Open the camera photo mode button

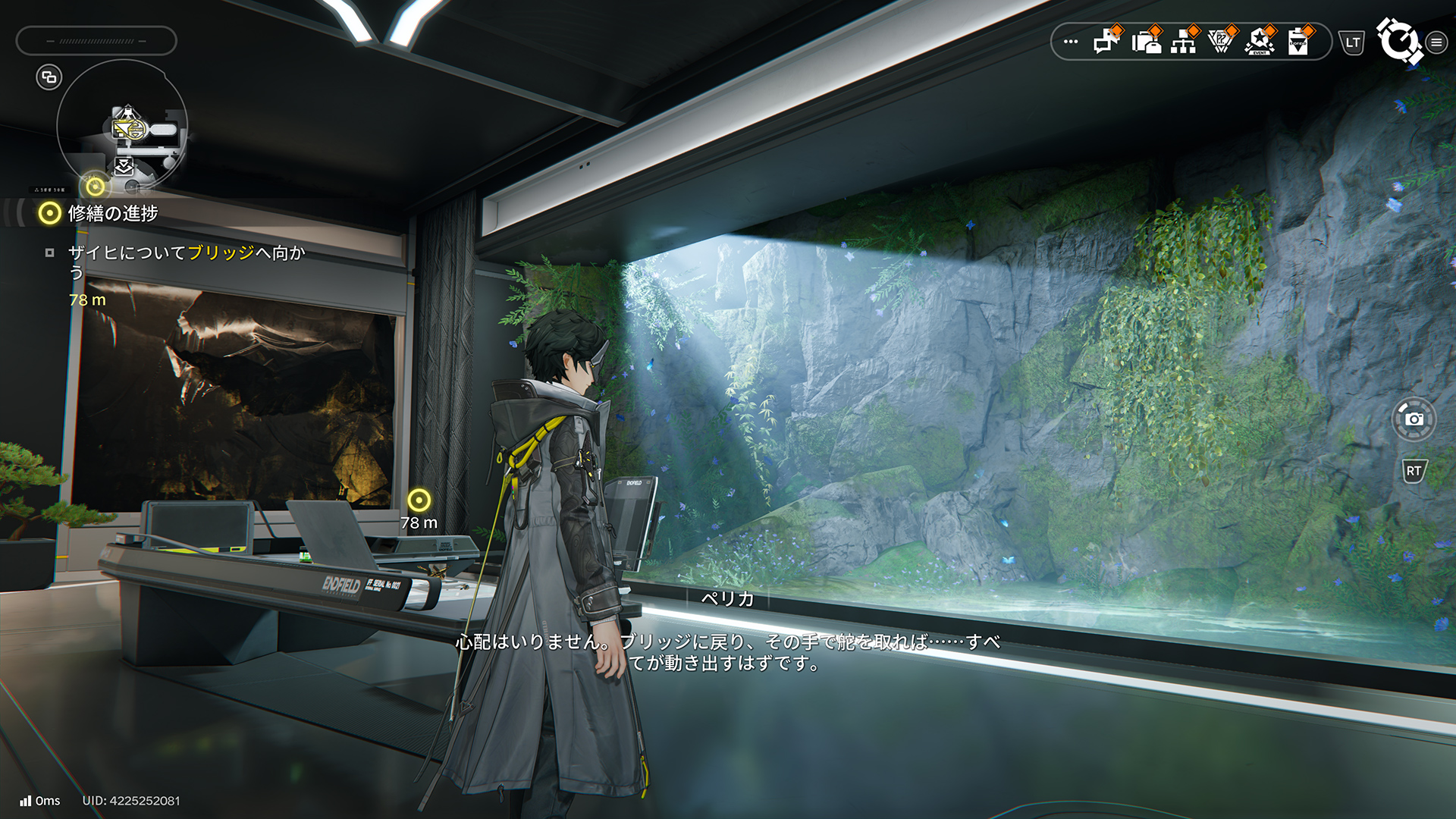tap(1414, 419)
